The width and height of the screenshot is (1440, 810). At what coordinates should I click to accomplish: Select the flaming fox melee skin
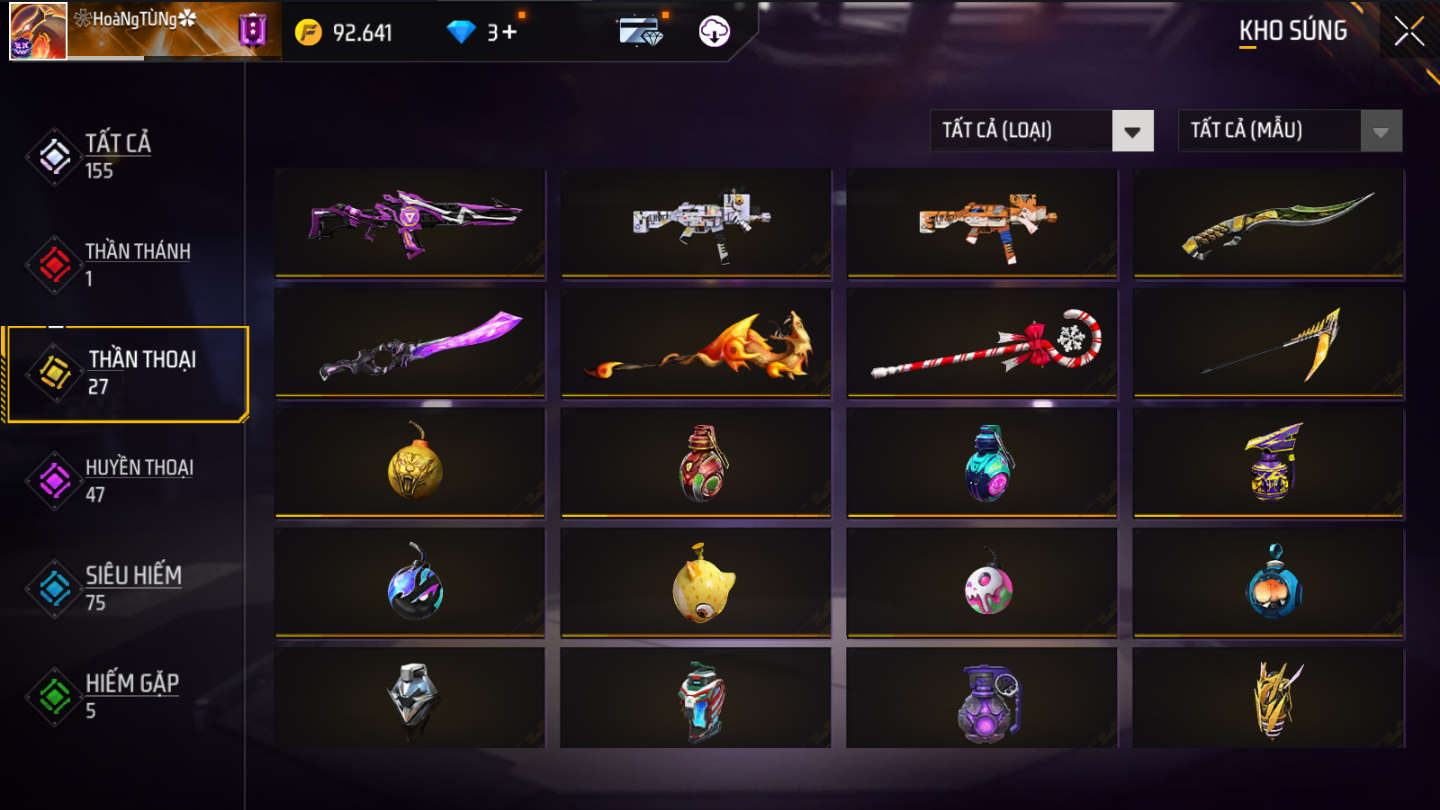click(696, 342)
